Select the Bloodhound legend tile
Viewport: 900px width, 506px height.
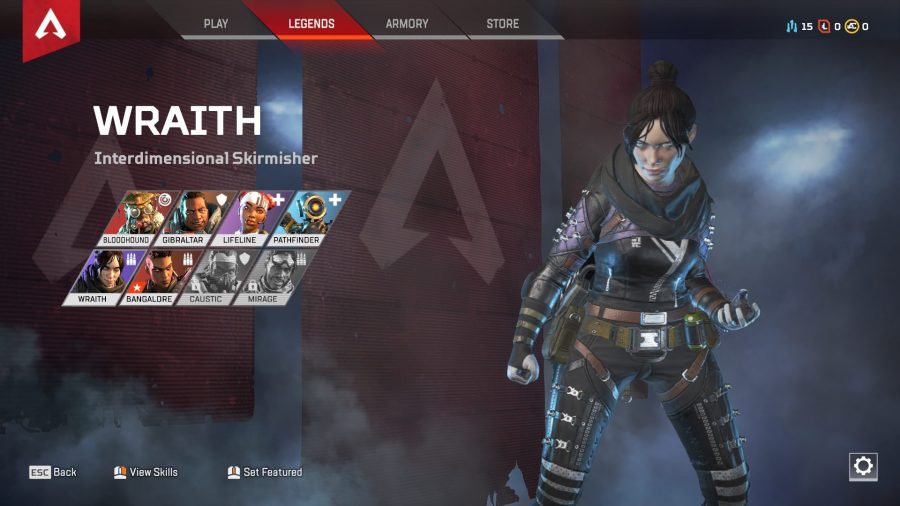138,218
